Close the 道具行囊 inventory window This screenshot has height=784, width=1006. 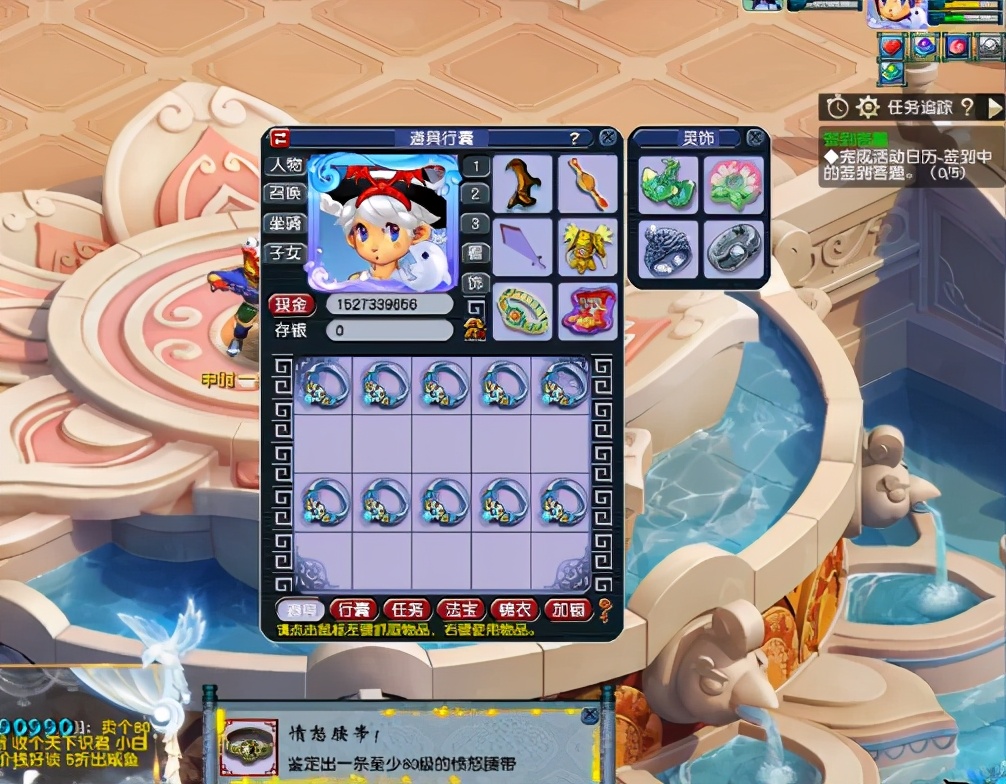point(607,138)
